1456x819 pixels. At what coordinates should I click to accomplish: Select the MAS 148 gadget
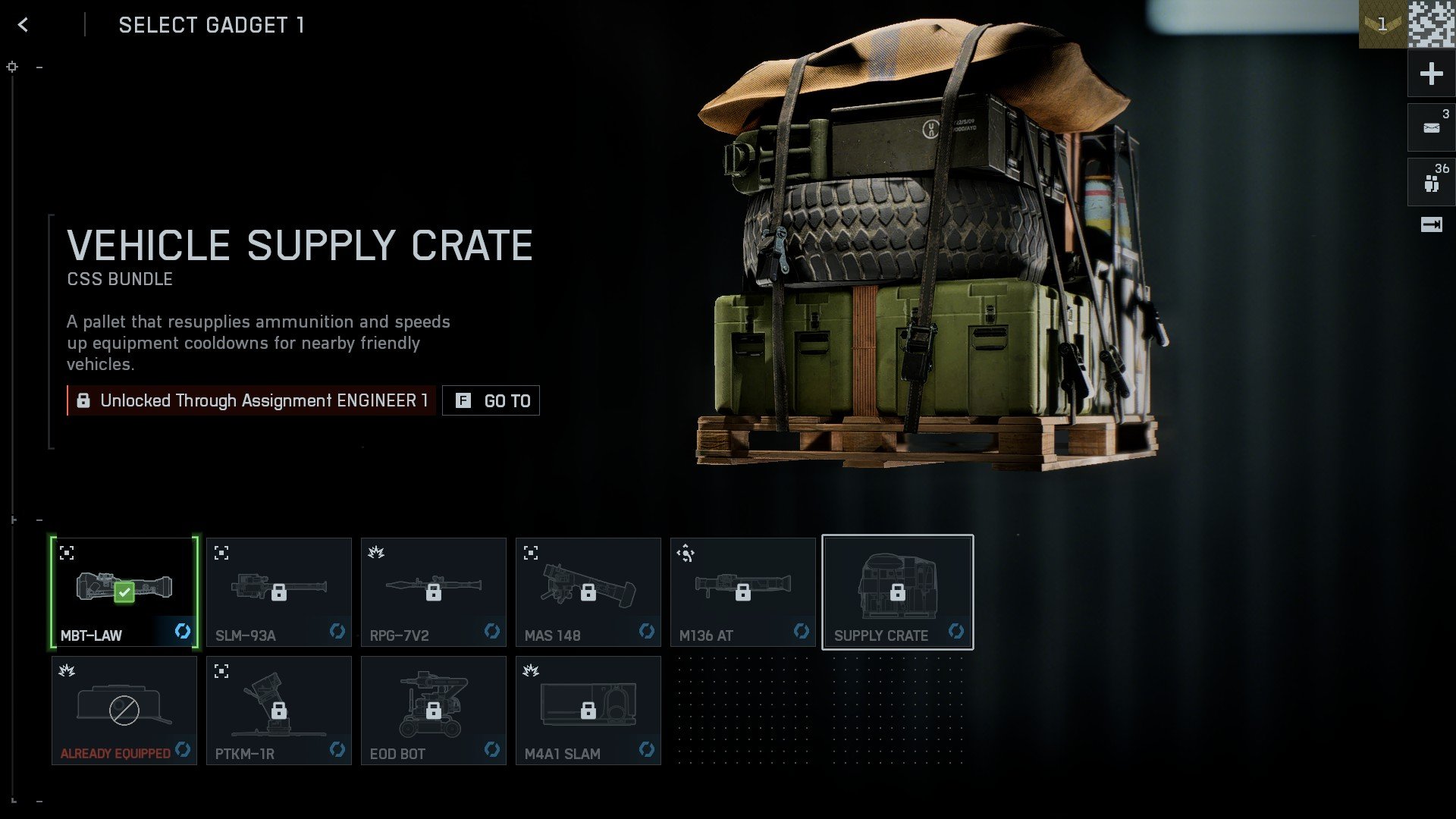tap(588, 591)
